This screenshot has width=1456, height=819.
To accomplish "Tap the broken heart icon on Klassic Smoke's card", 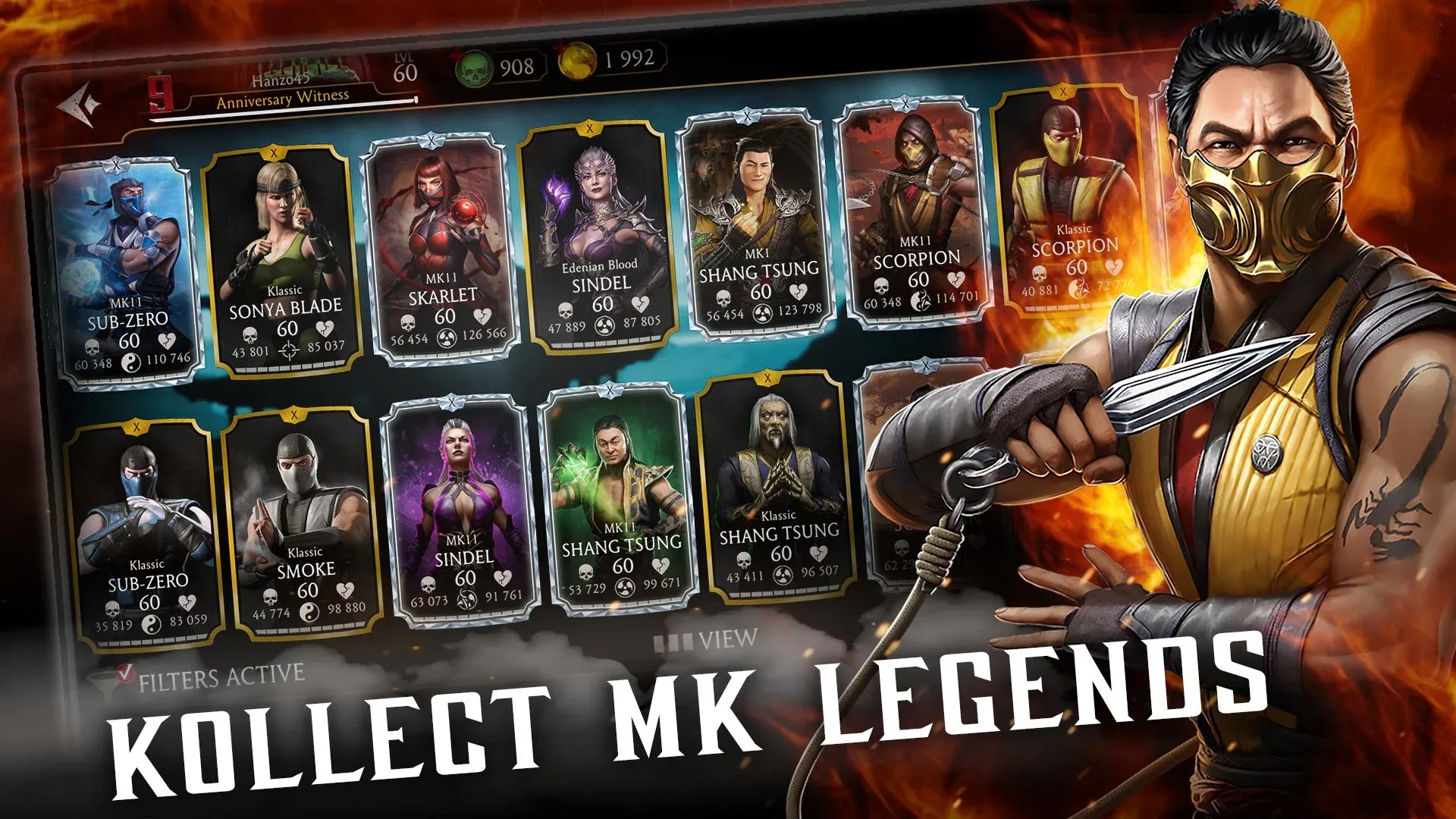I will pyautogui.click(x=345, y=590).
